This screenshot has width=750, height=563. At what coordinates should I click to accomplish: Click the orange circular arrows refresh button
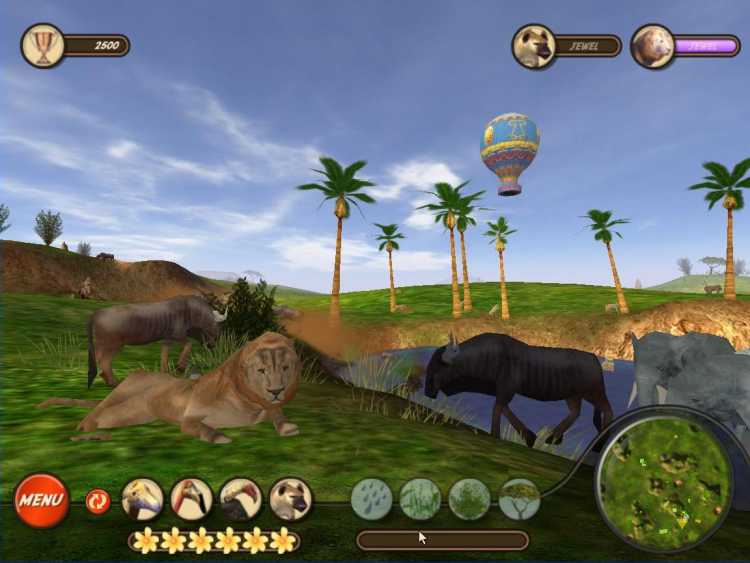point(97,500)
